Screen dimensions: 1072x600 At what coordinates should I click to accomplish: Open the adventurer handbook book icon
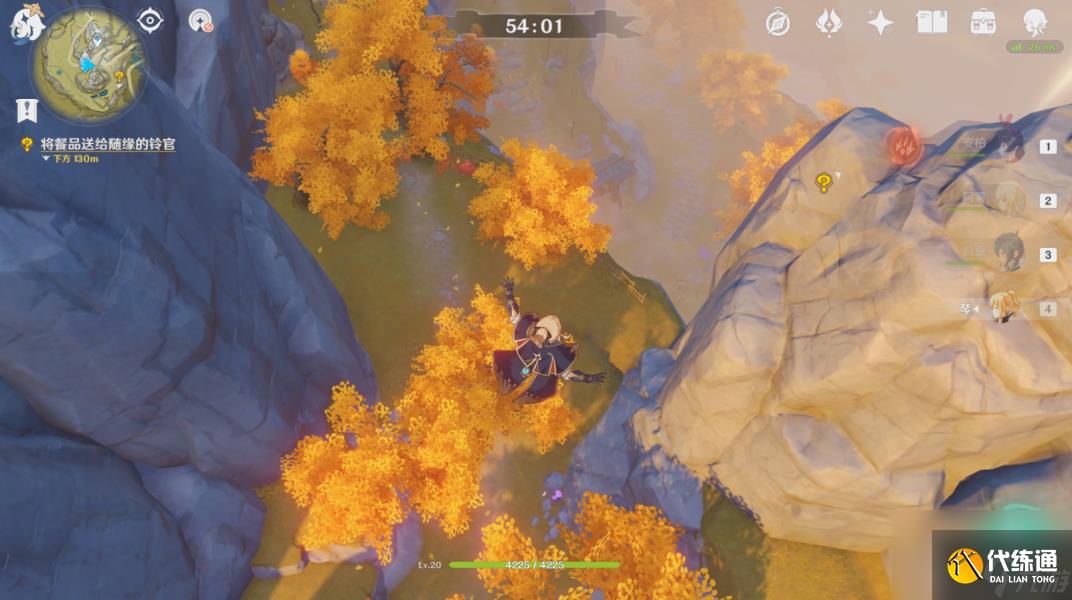pyautogui.click(x=932, y=22)
